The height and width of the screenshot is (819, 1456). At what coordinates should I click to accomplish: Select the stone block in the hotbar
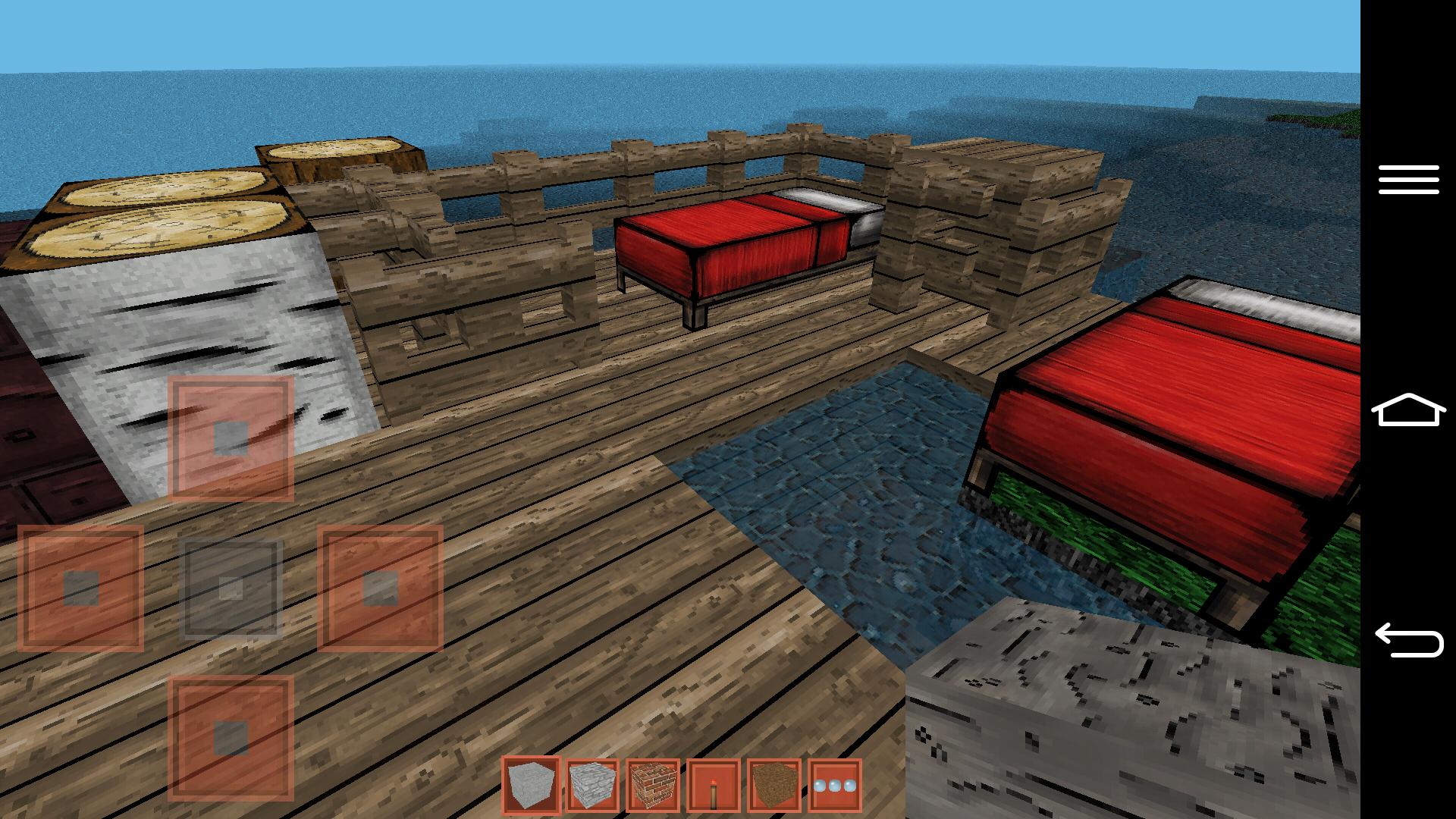point(529,790)
